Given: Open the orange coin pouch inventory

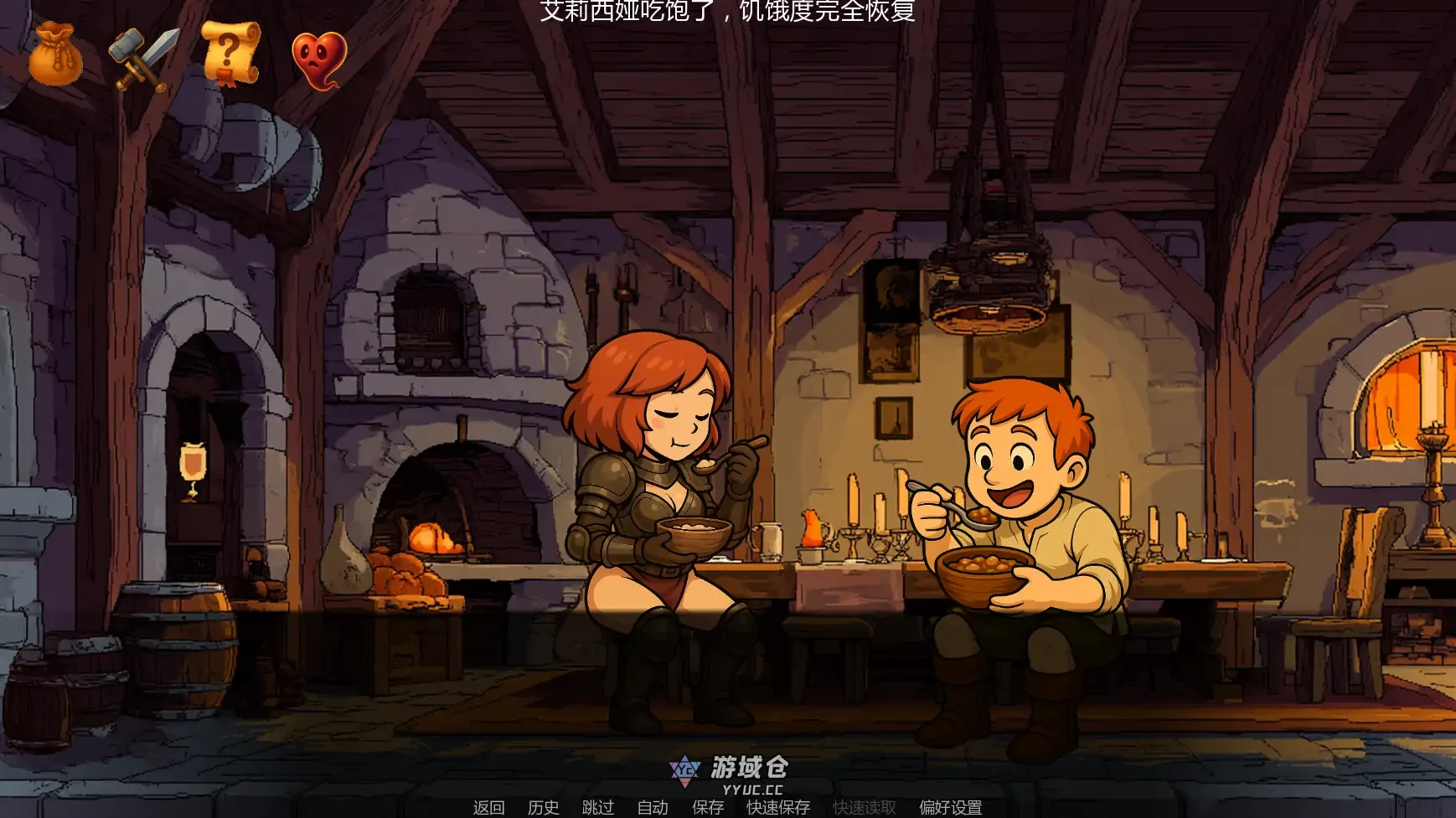Looking at the screenshot, I should (x=55, y=55).
